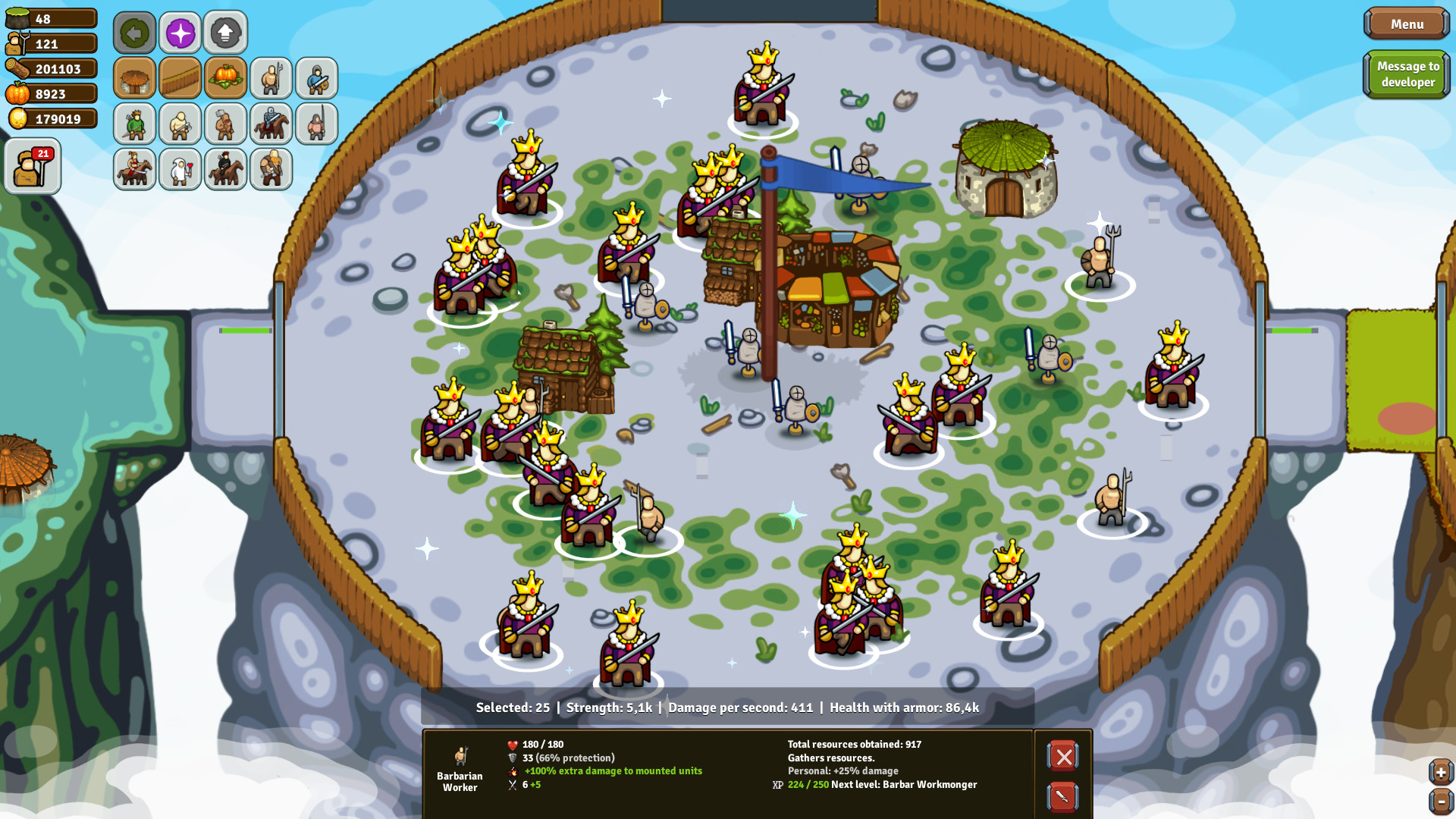Choose the white-robed healer unit icon
The image size is (1456, 819).
(180, 169)
